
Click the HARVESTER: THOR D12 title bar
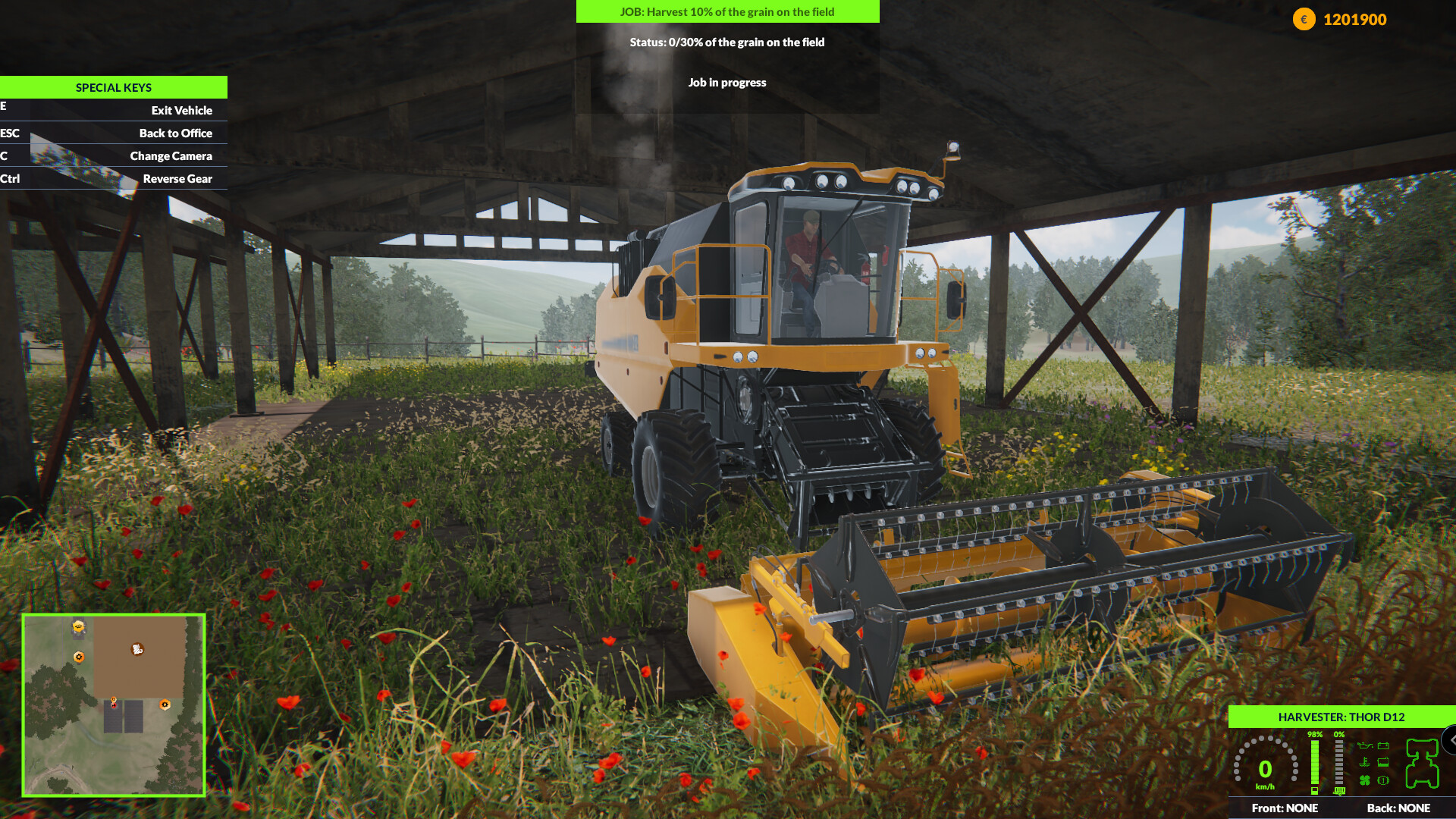[1342, 716]
